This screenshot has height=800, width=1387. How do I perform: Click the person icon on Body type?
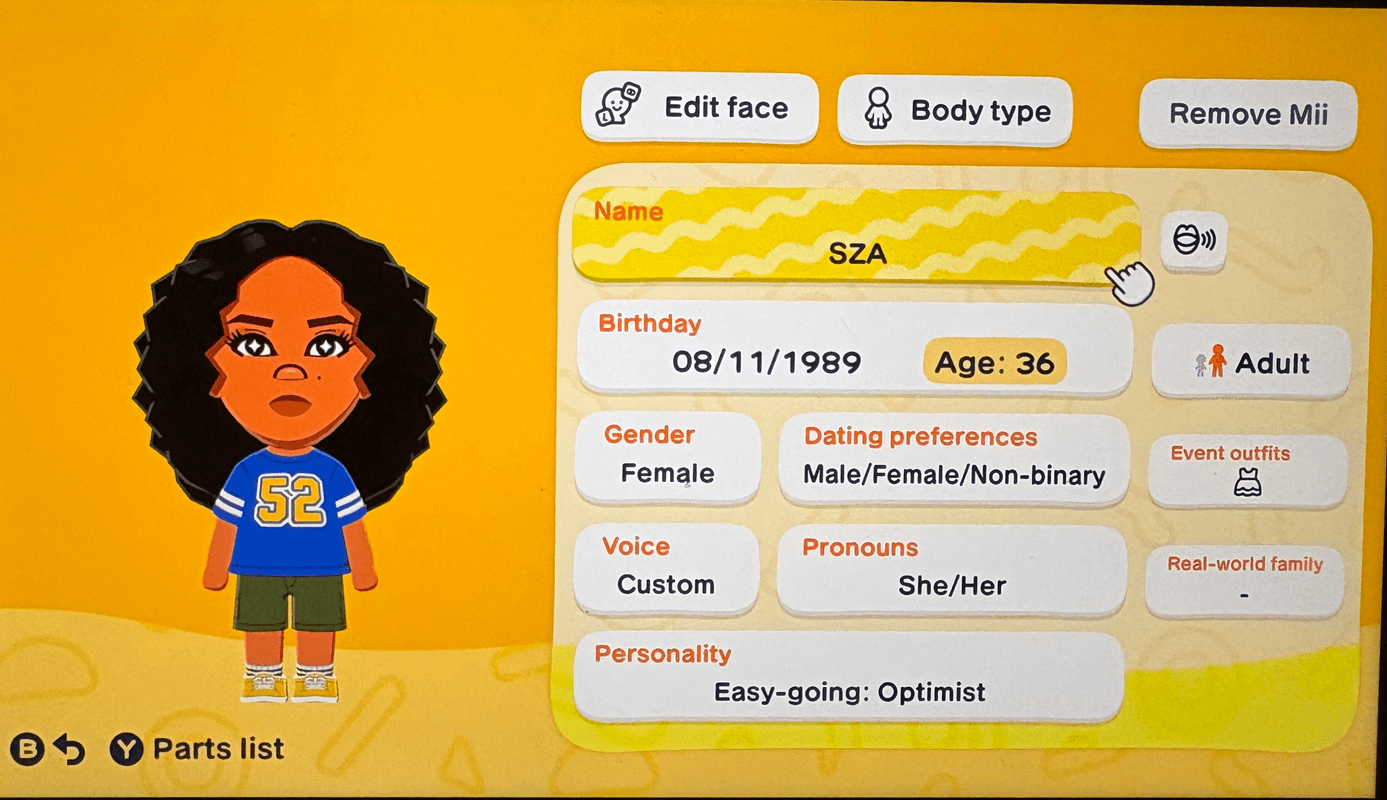point(877,109)
